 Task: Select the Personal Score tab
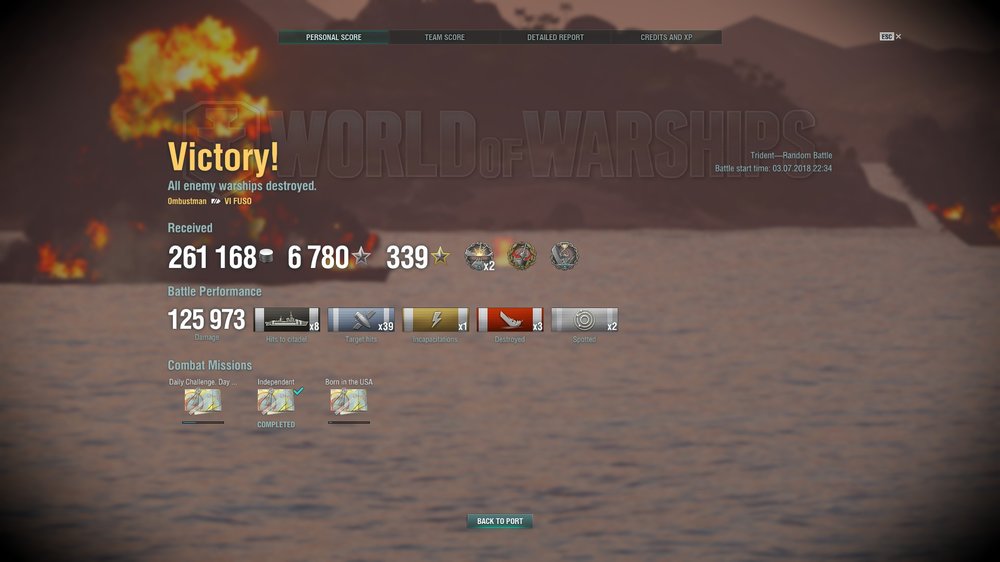coord(333,37)
